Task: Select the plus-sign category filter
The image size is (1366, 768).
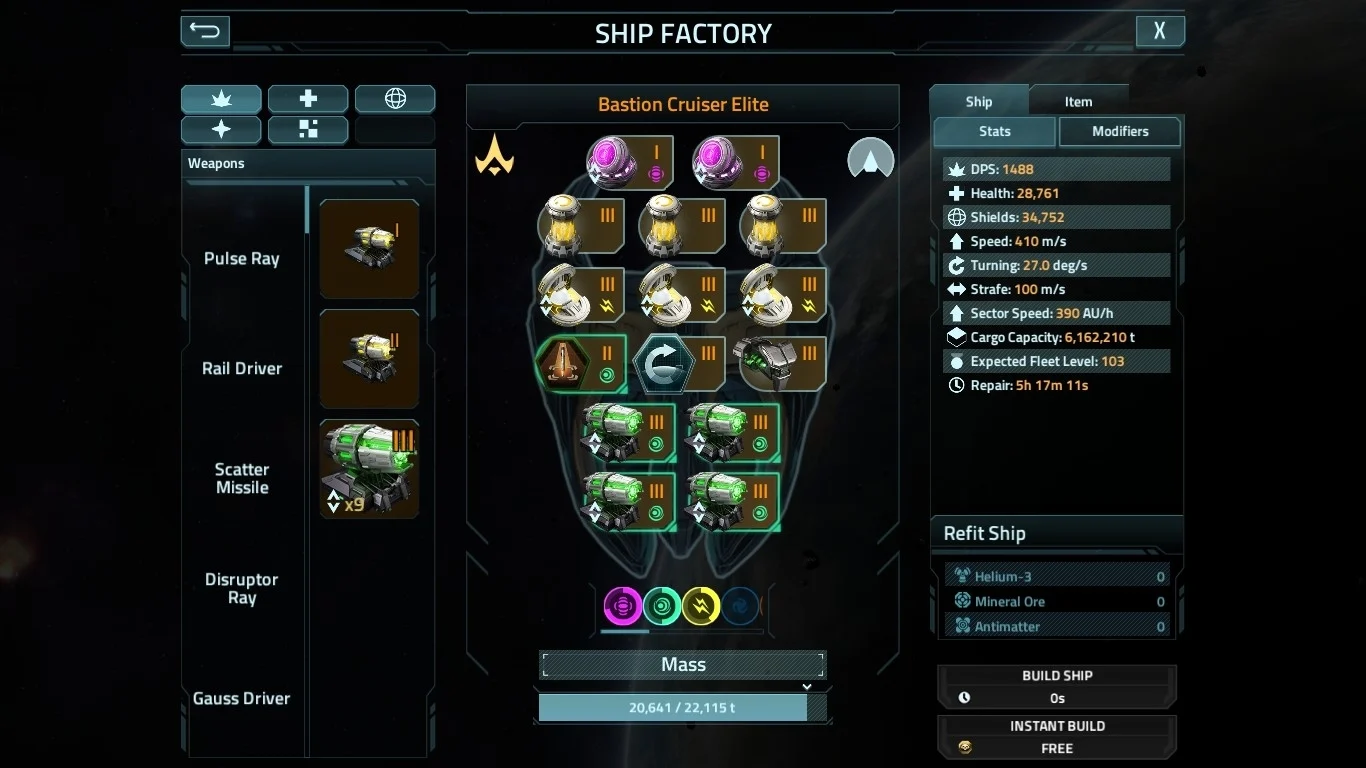Action: 308,99
